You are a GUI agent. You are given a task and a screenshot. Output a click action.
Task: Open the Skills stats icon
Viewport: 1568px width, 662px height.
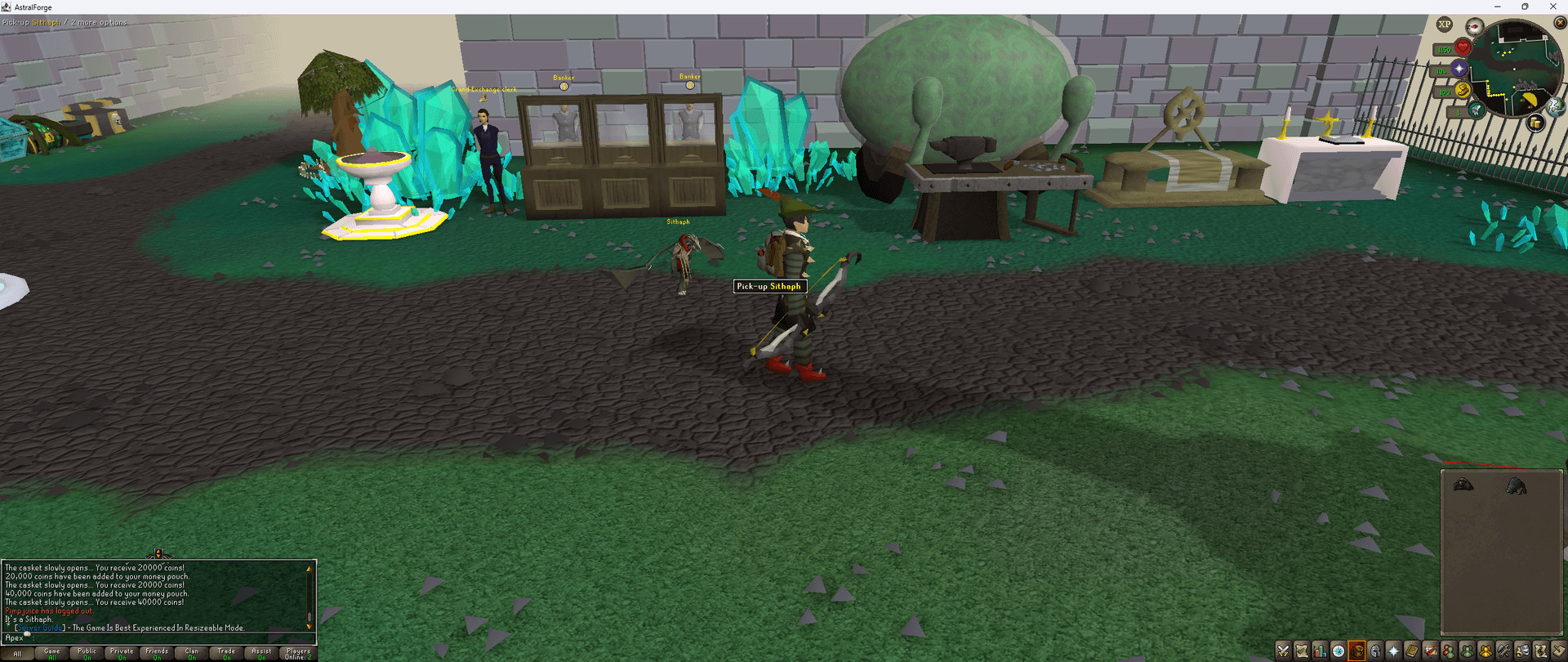pyautogui.click(x=1321, y=652)
